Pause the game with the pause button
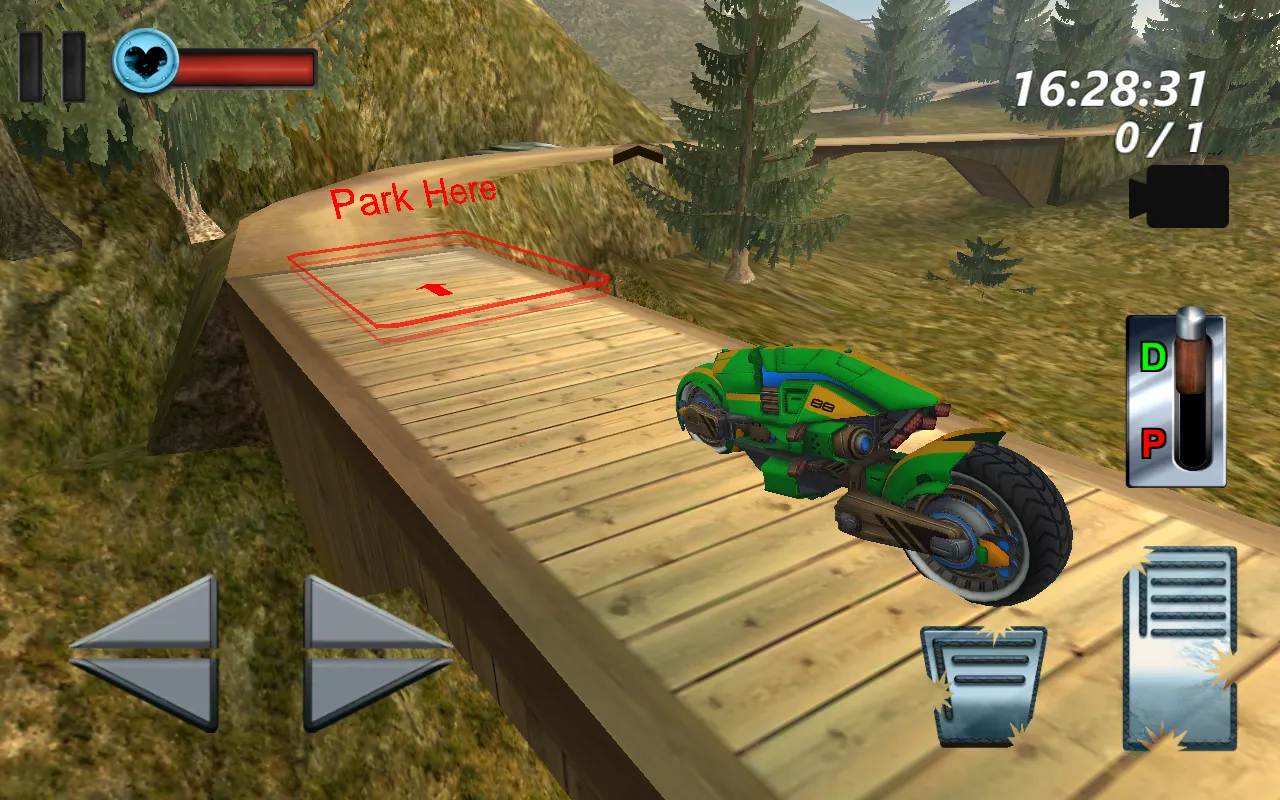The image size is (1280, 800). click(52, 67)
